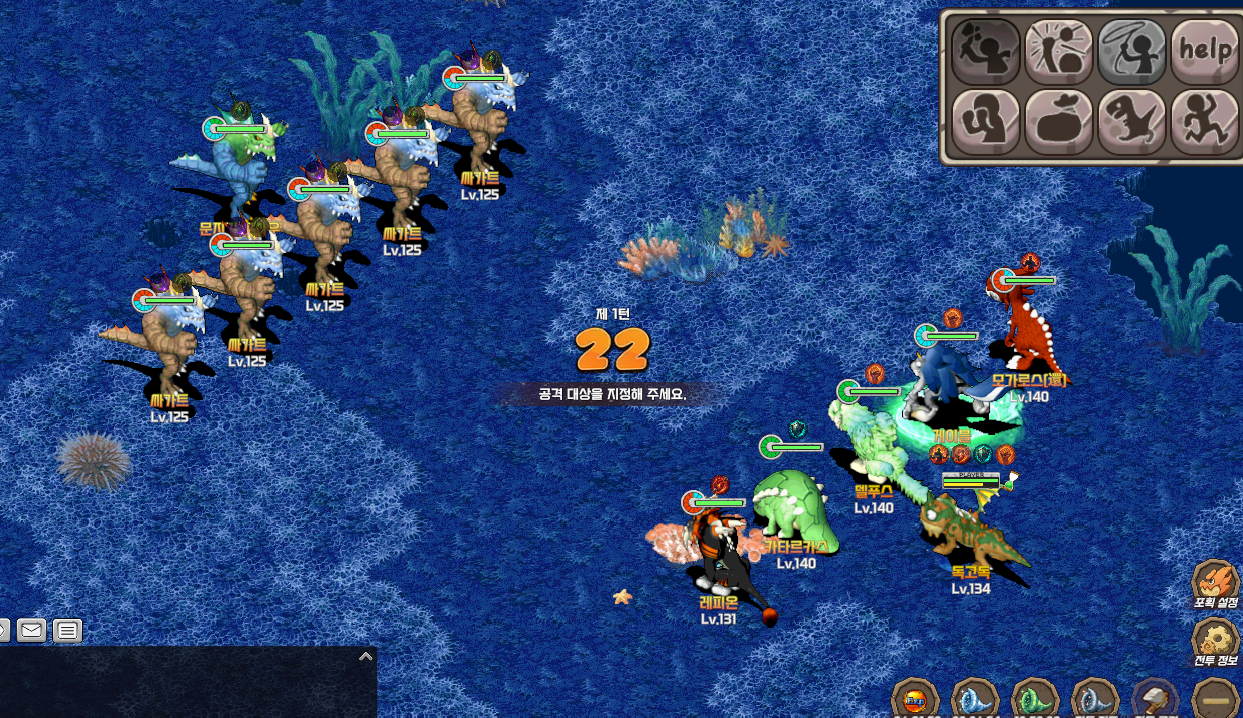Screen dimensions: 1243x718
Task: Select the attack command with raised axe
Action: (x=985, y=51)
